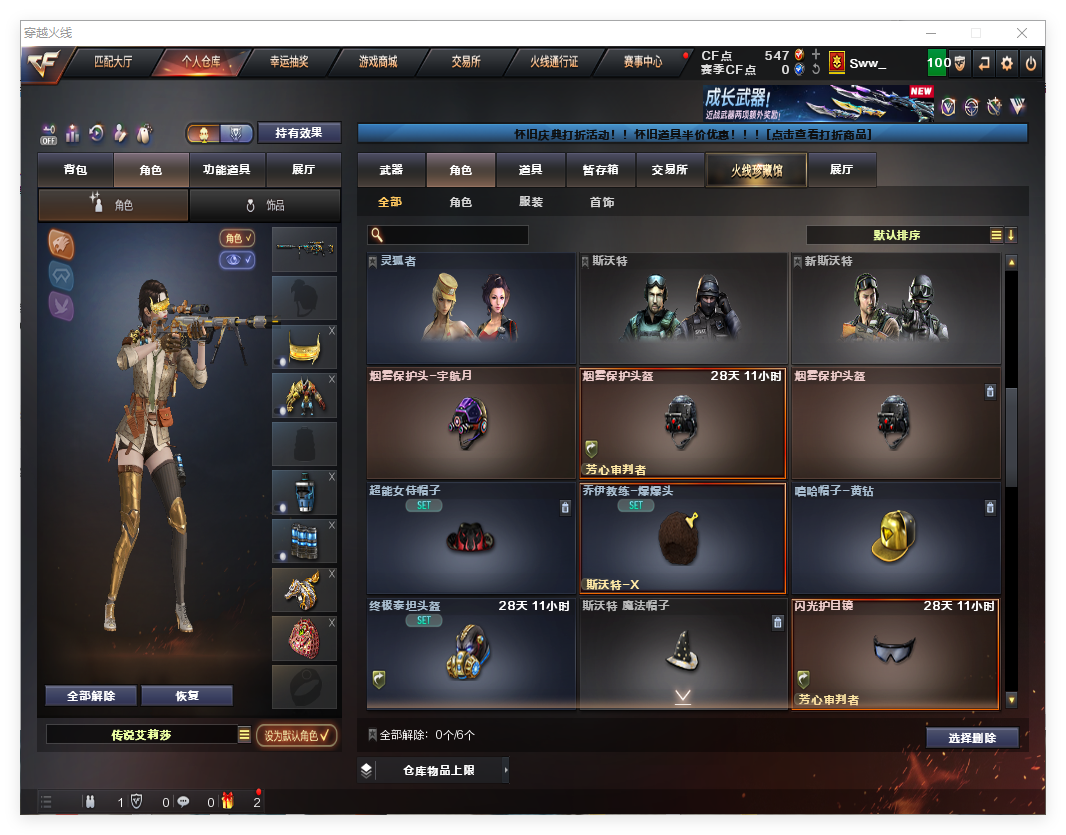
Task: Open the 火线通行证 battle pass
Action: pyautogui.click(x=554, y=62)
